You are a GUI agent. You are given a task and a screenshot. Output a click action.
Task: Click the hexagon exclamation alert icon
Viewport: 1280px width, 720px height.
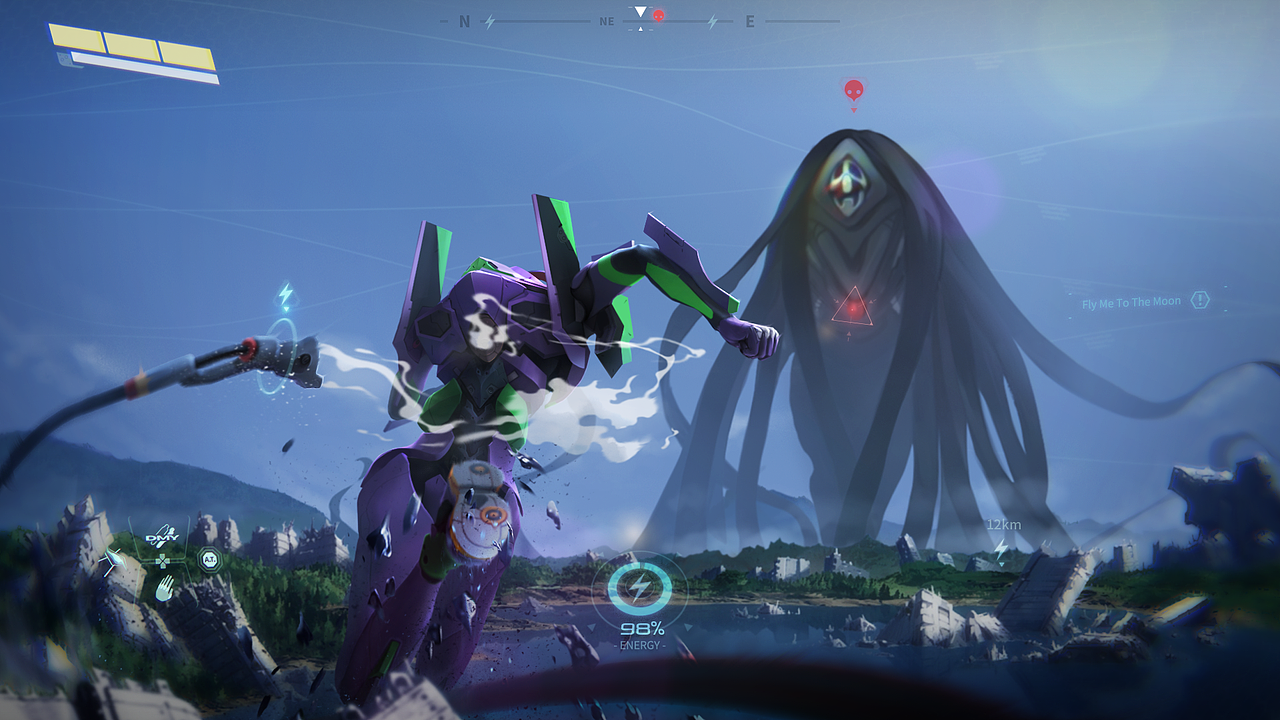pos(1200,300)
